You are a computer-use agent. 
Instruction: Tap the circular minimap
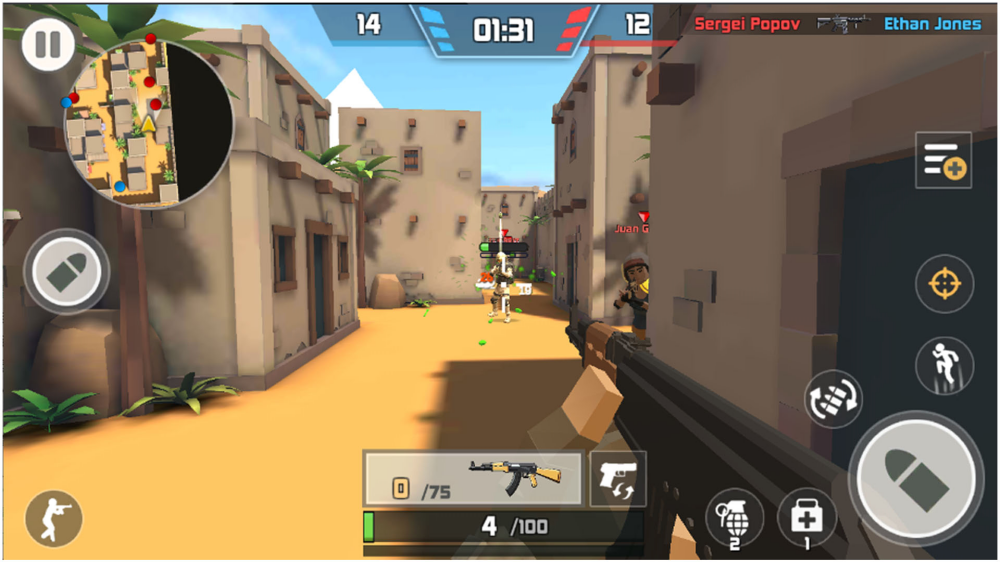click(x=148, y=123)
